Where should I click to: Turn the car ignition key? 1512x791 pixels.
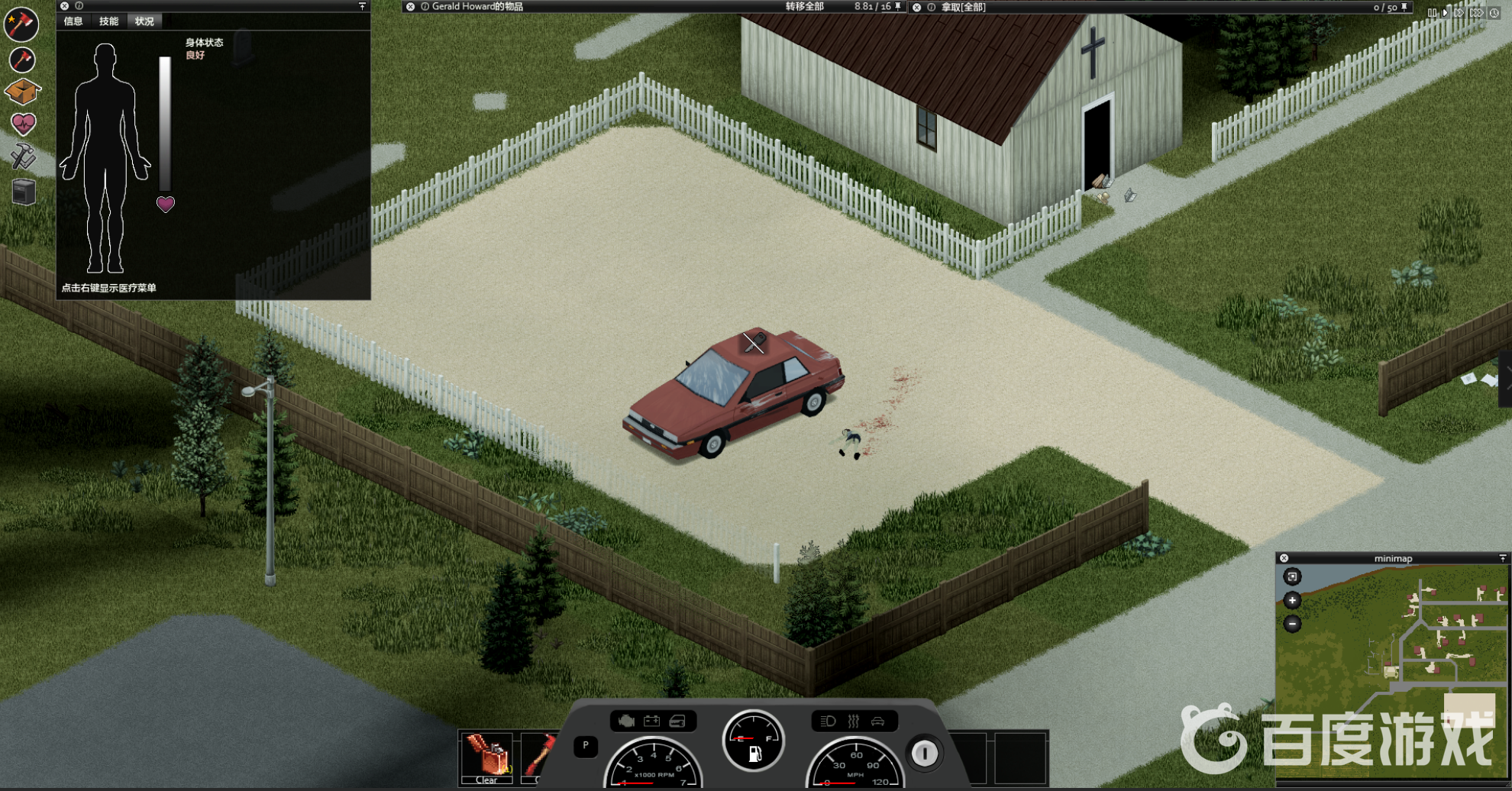point(924,754)
